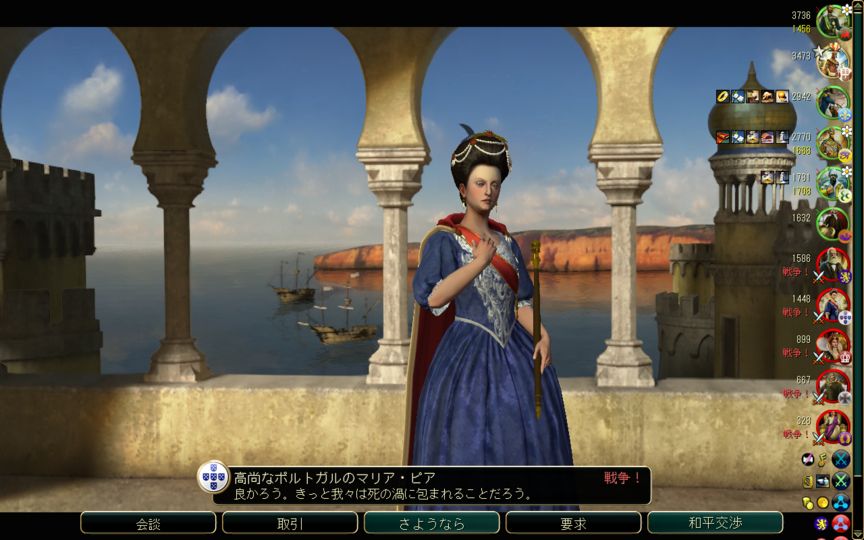
Task: Open the at-war leader portrait scoring 667
Action: [x=832, y=386]
